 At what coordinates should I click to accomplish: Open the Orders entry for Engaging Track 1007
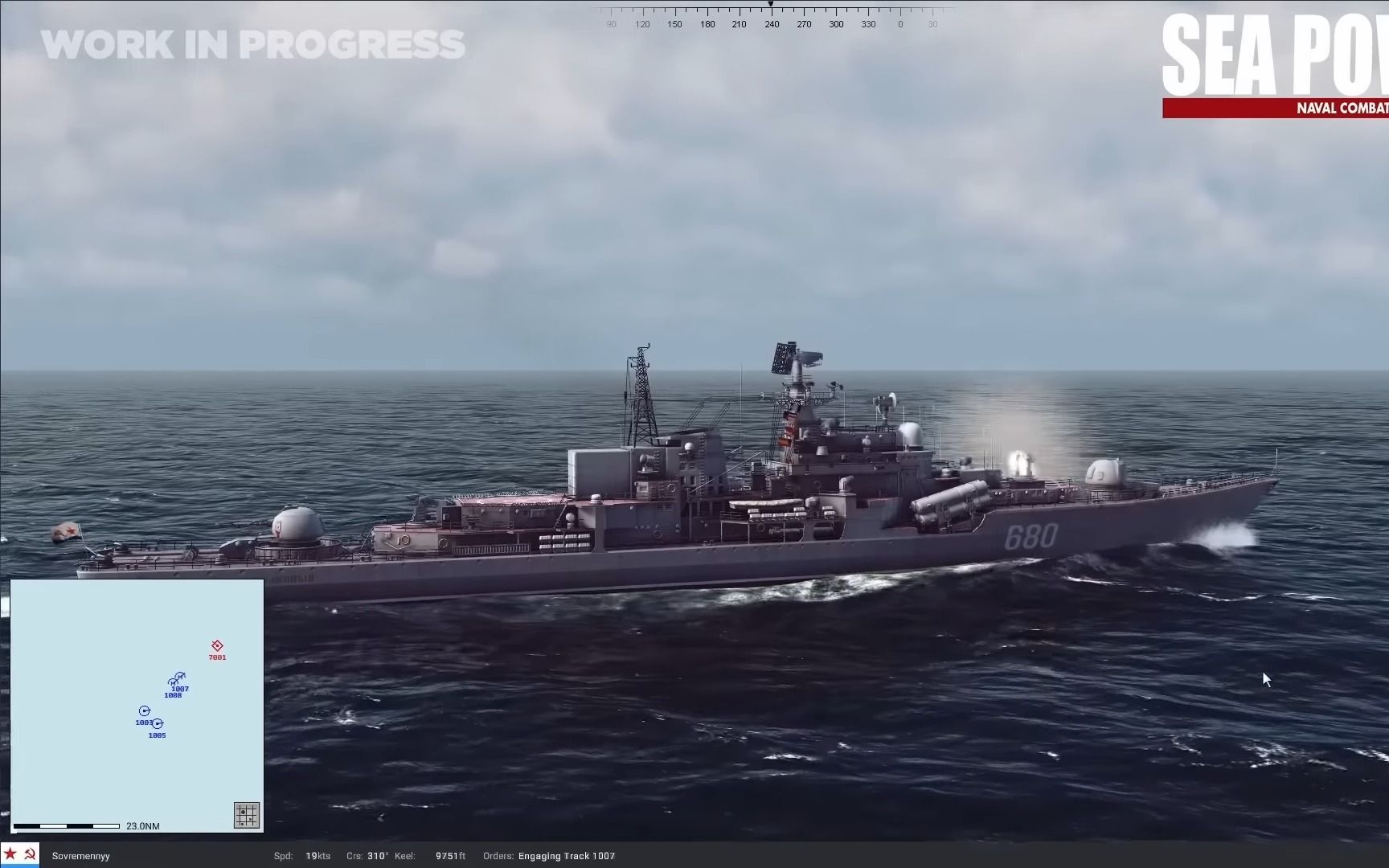pos(566,856)
